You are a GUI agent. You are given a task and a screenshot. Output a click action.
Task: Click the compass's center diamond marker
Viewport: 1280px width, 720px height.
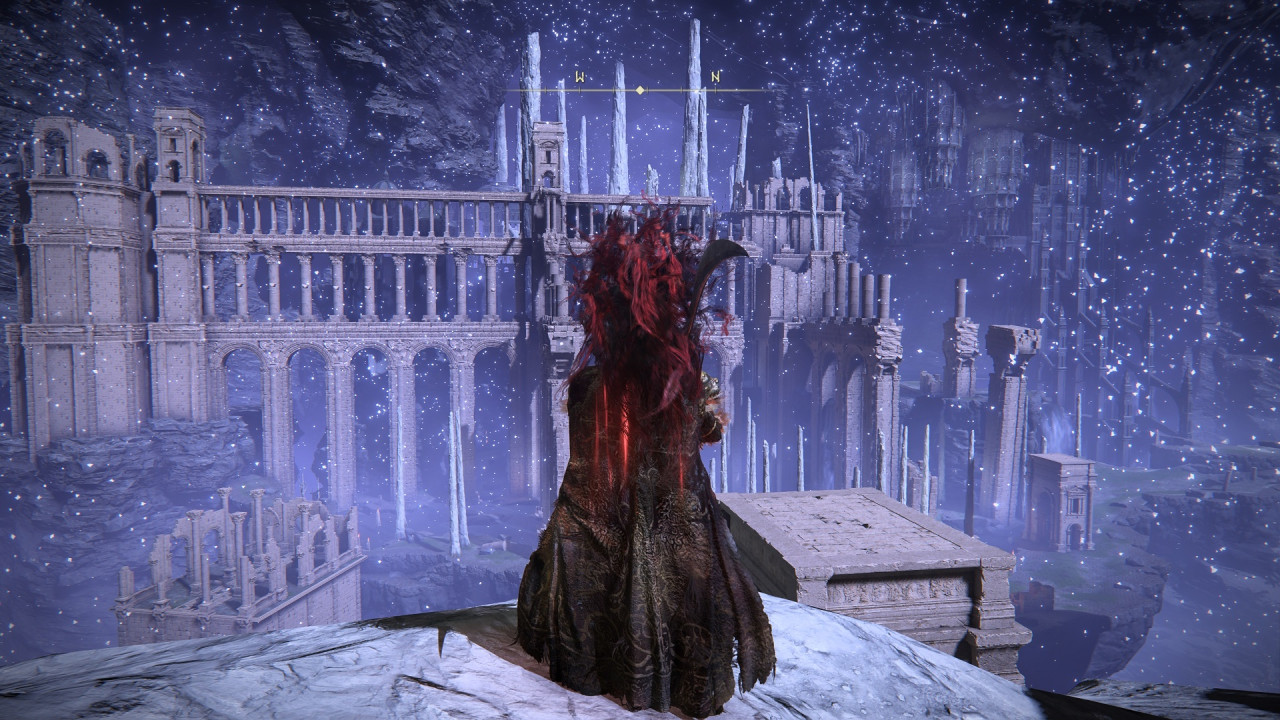click(x=640, y=91)
